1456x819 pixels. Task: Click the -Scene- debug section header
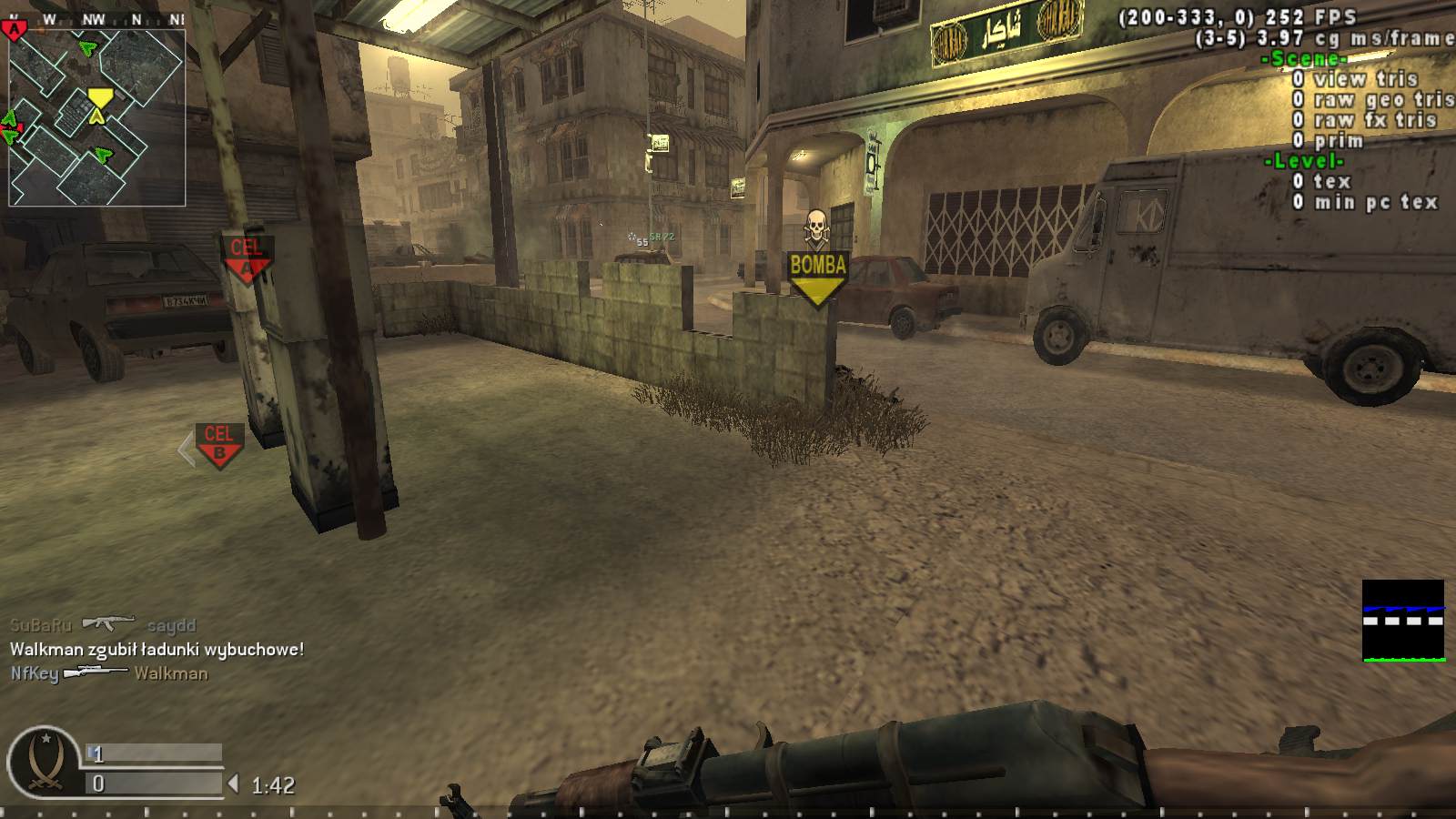click(1306, 60)
